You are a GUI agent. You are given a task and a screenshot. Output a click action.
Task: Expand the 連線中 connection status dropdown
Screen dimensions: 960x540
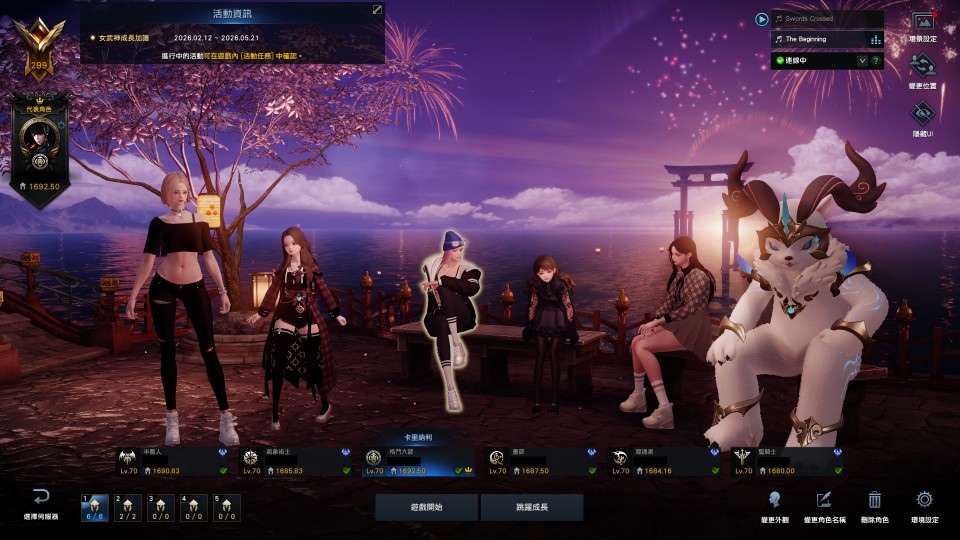pos(862,61)
